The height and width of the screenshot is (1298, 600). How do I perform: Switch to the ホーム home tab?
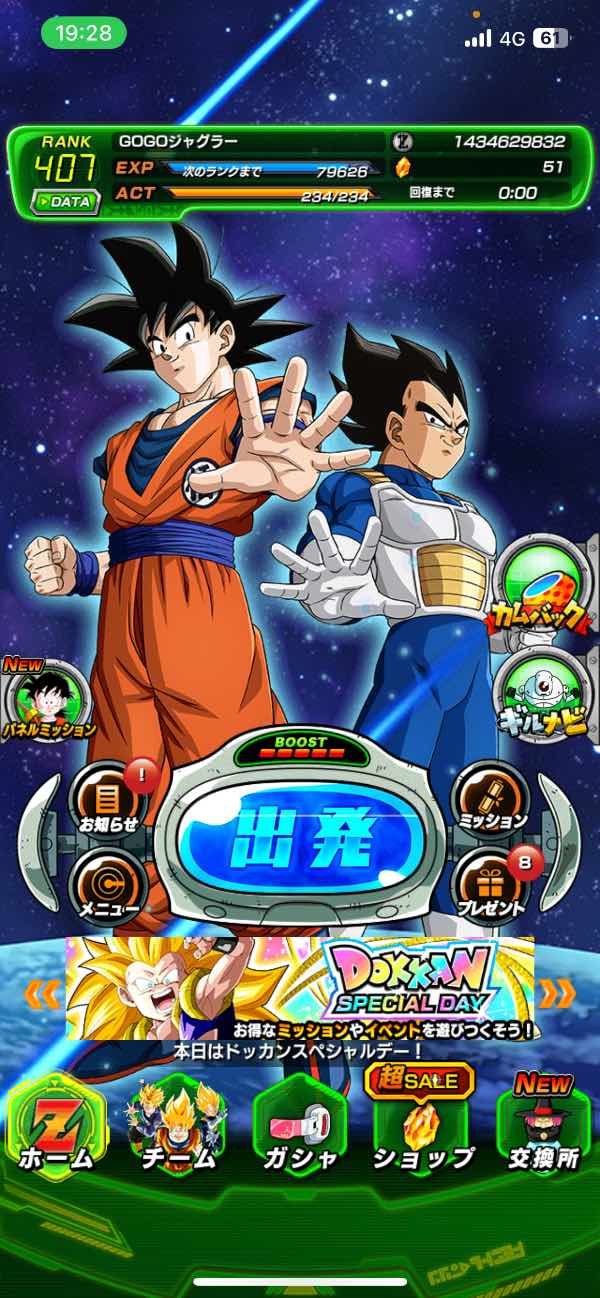[56, 1128]
